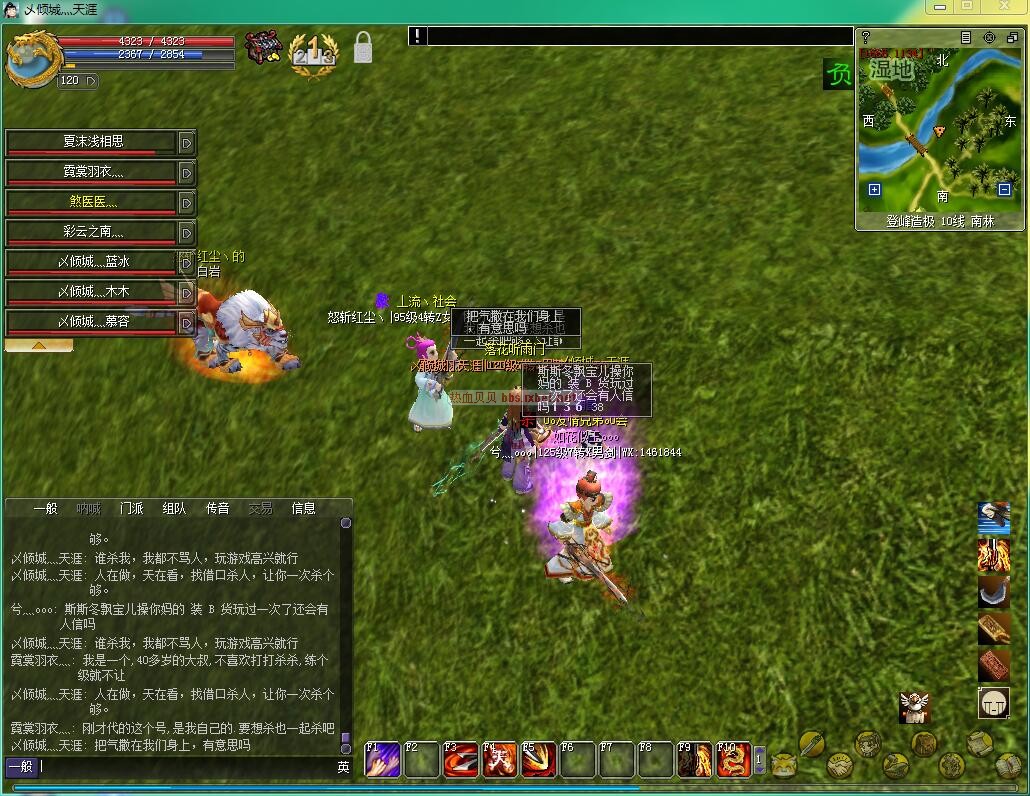This screenshot has height=796, width=1030.
Task: Open the minimap help question mark
Action: pos(866,37)
